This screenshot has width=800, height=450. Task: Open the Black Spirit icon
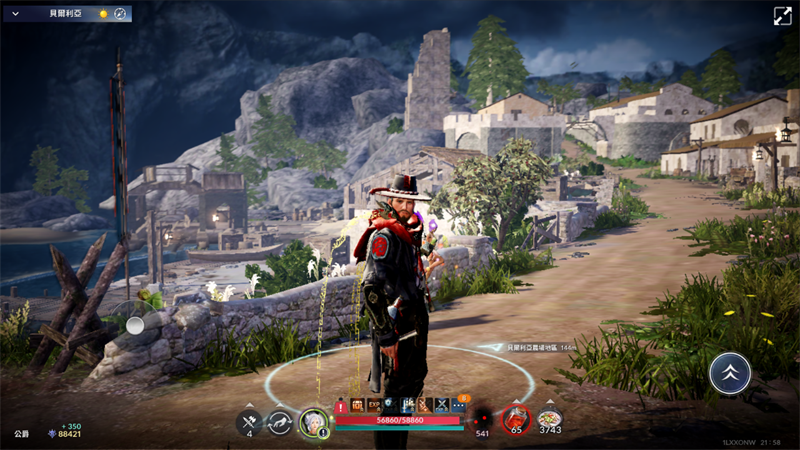coord(483,419)
